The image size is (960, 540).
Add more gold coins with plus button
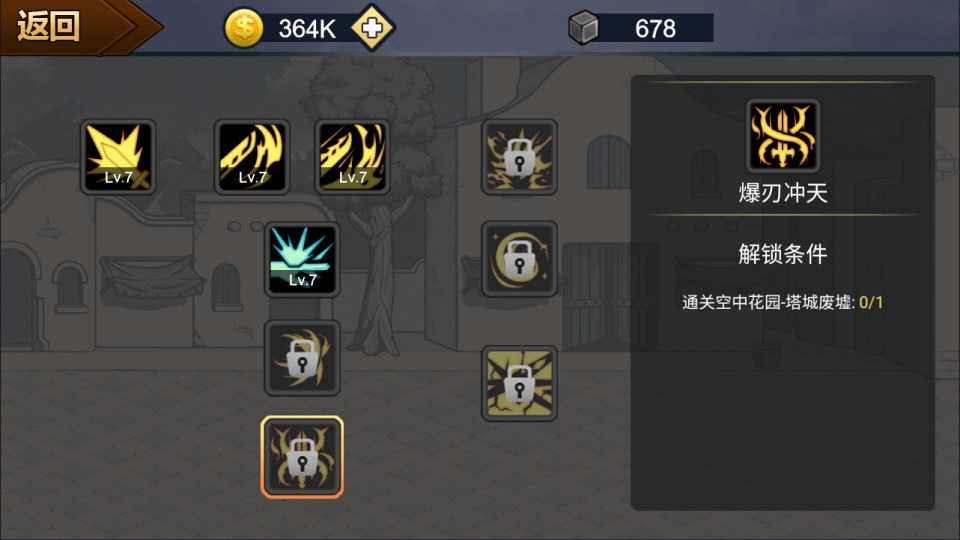(x=372, y=28)
